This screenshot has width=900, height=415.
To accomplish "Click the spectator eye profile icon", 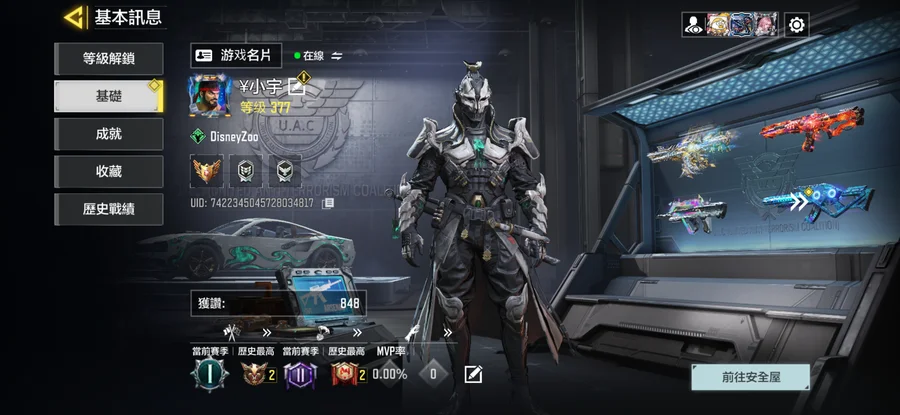I will click(695, 24).
